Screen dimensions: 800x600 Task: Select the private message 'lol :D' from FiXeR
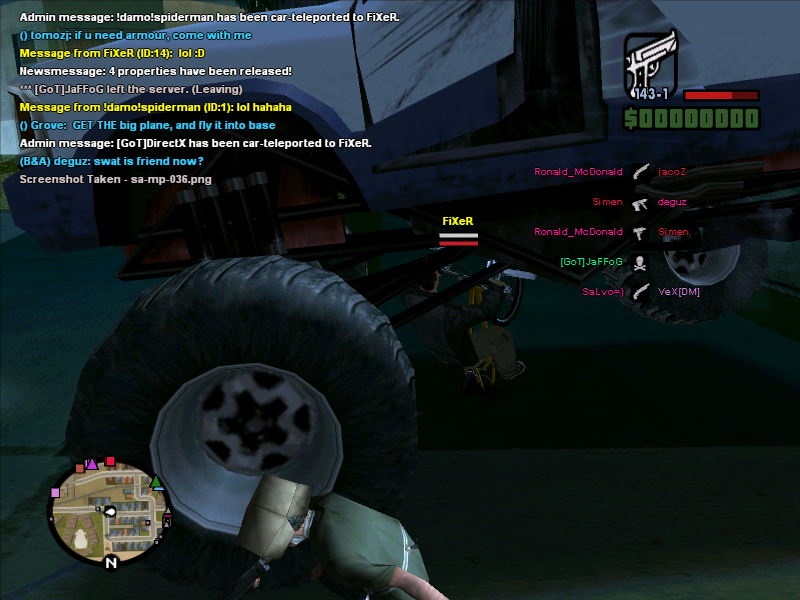tap(111, 53)
